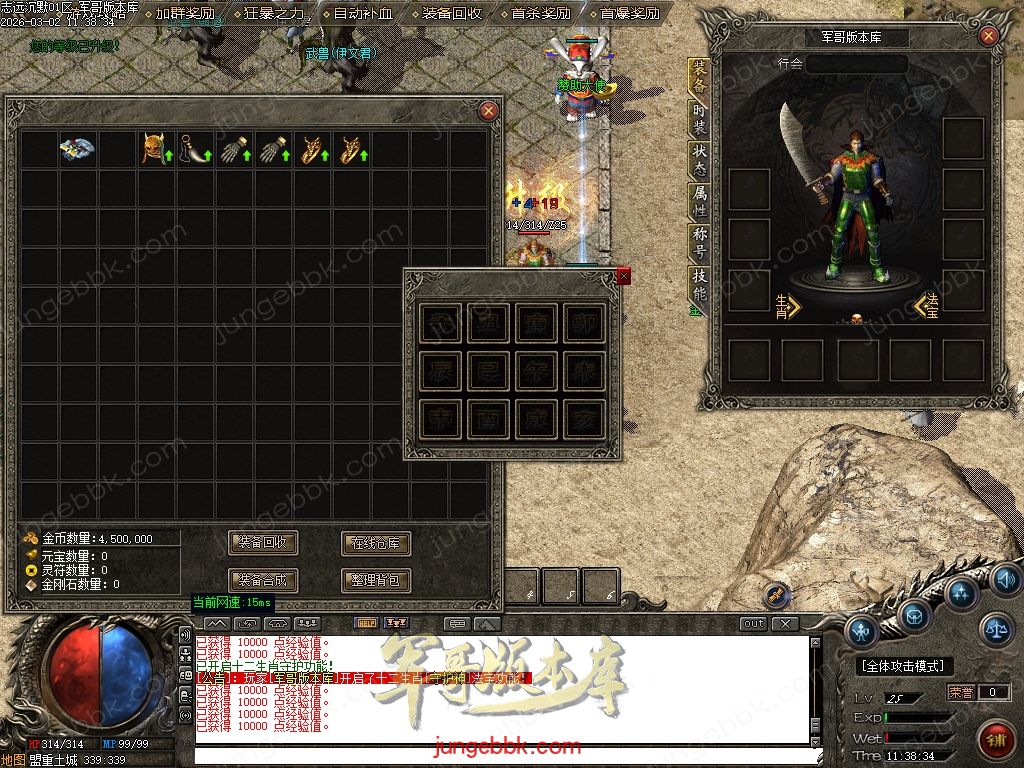
Task: Click the out button above the chat
Action: [754, 623]
